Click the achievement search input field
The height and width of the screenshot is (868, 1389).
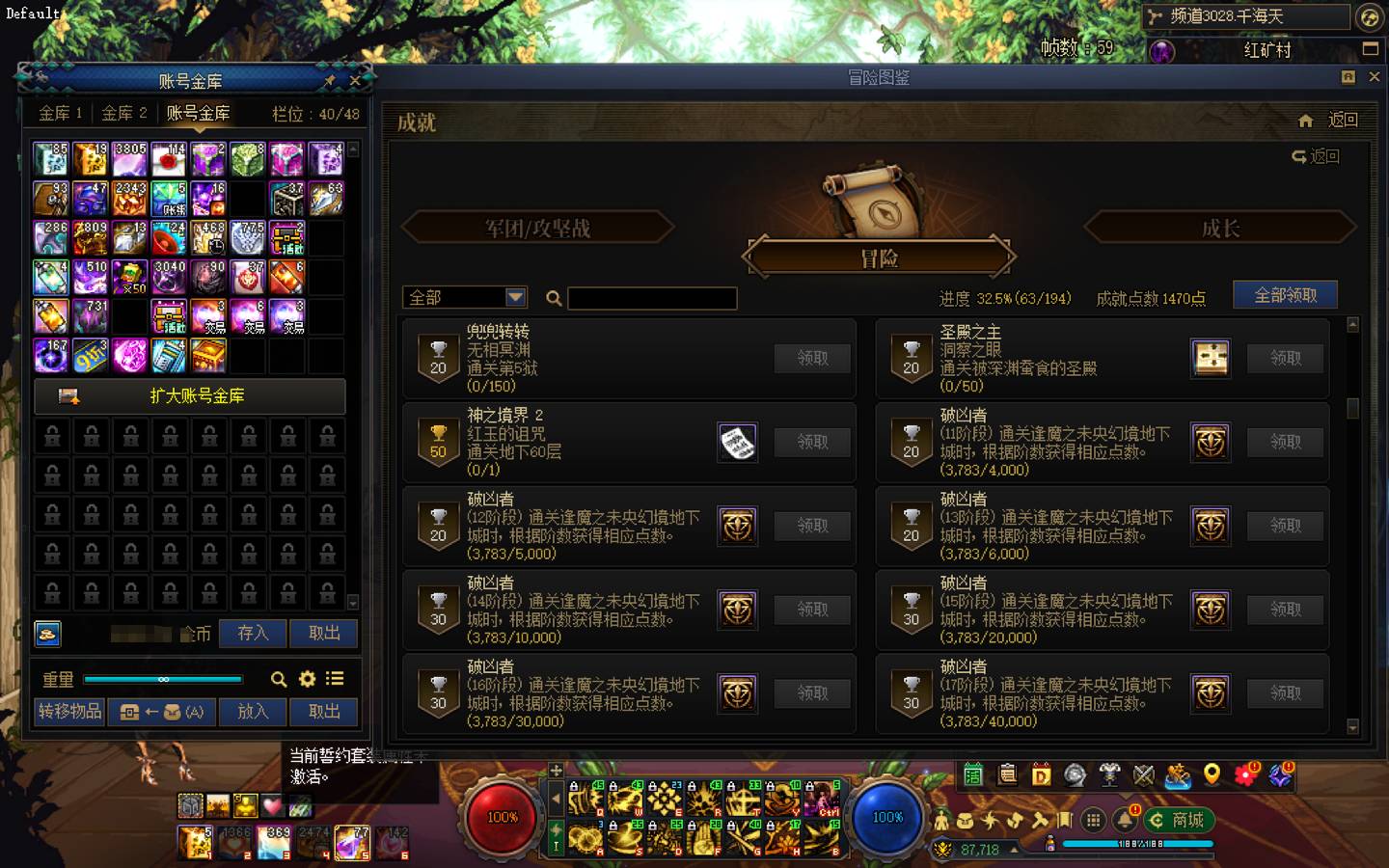(x=651, y=297)
